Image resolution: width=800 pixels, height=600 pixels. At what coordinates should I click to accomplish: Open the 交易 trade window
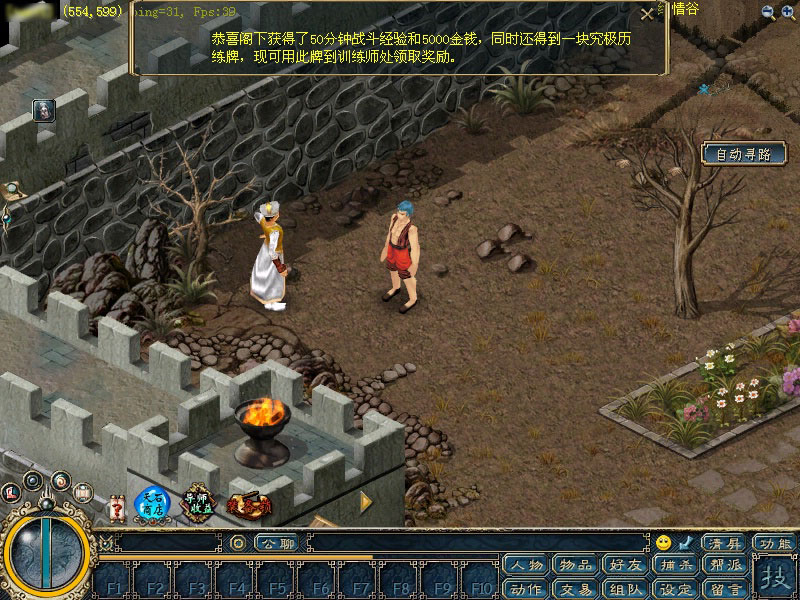[576, 588]
